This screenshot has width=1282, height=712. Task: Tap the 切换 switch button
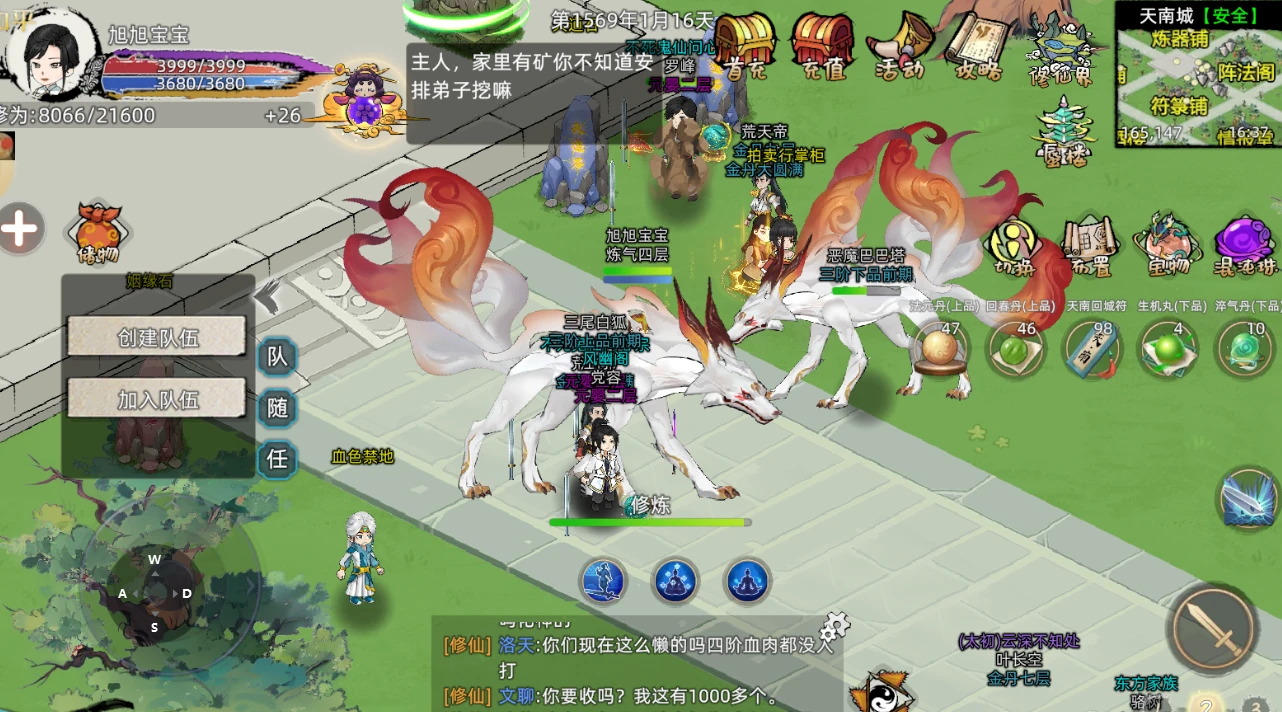pyautogui.click(x=1015, y=246)
